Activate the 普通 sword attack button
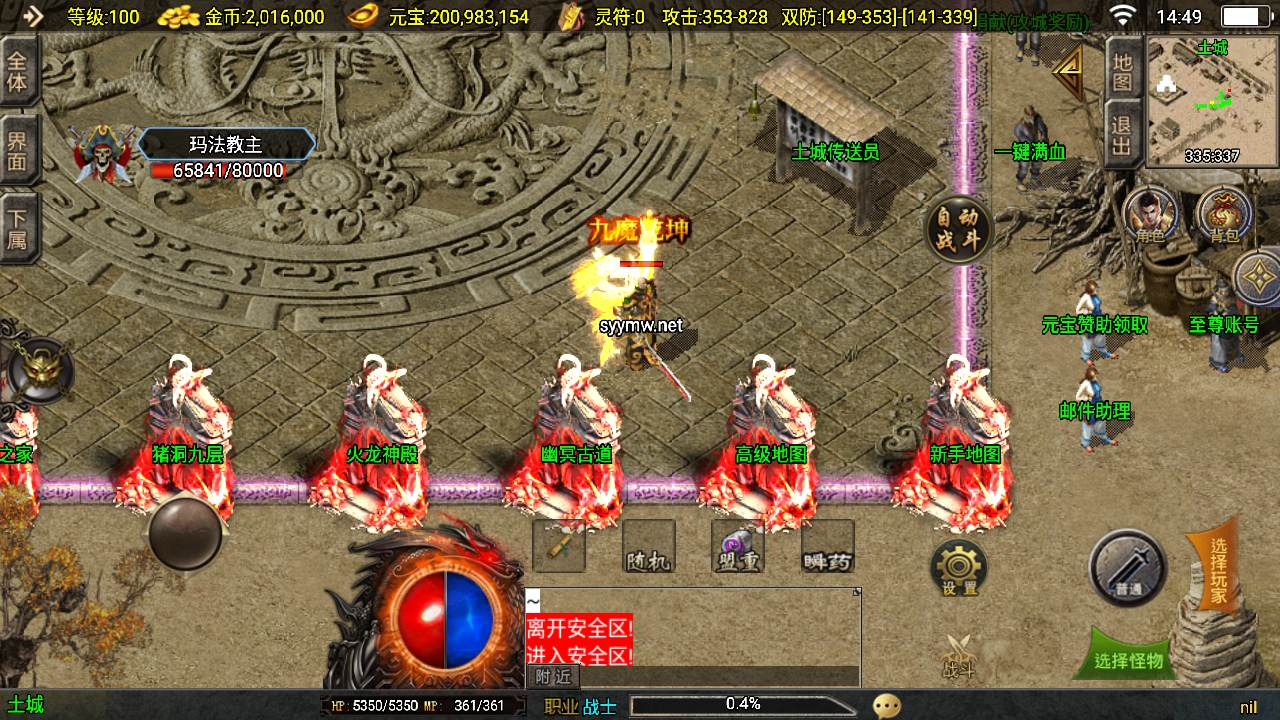 (x=1128, y=567)
